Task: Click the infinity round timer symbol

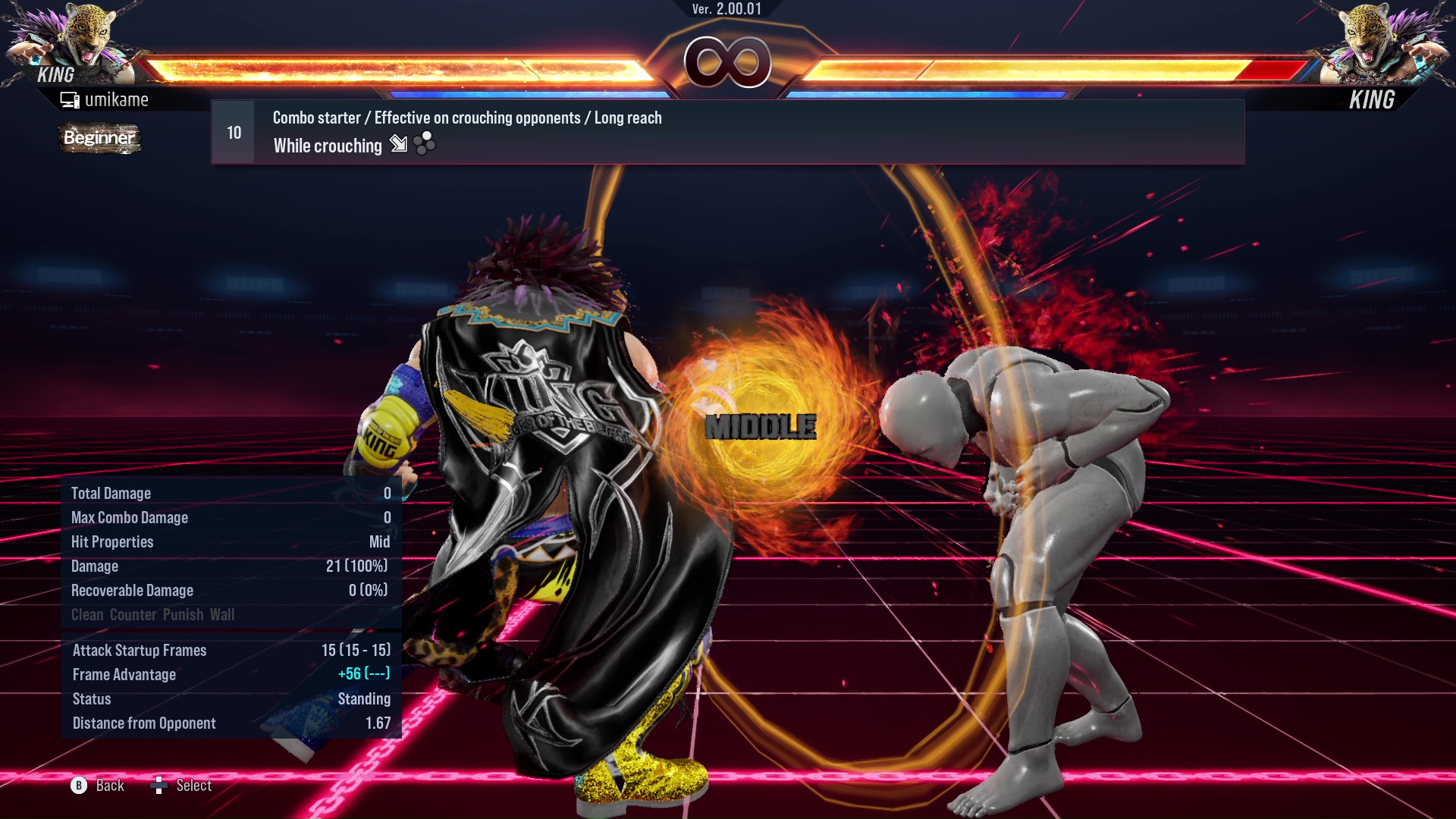Action: [x=728, y=63]
